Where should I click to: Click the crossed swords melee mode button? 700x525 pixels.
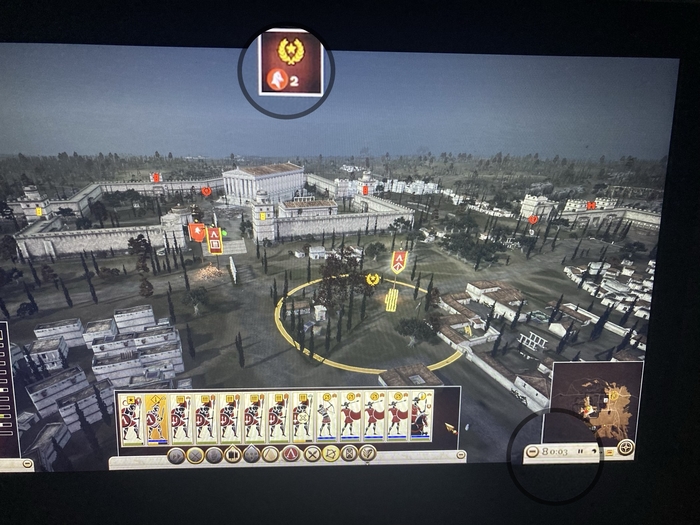(312, 454)
